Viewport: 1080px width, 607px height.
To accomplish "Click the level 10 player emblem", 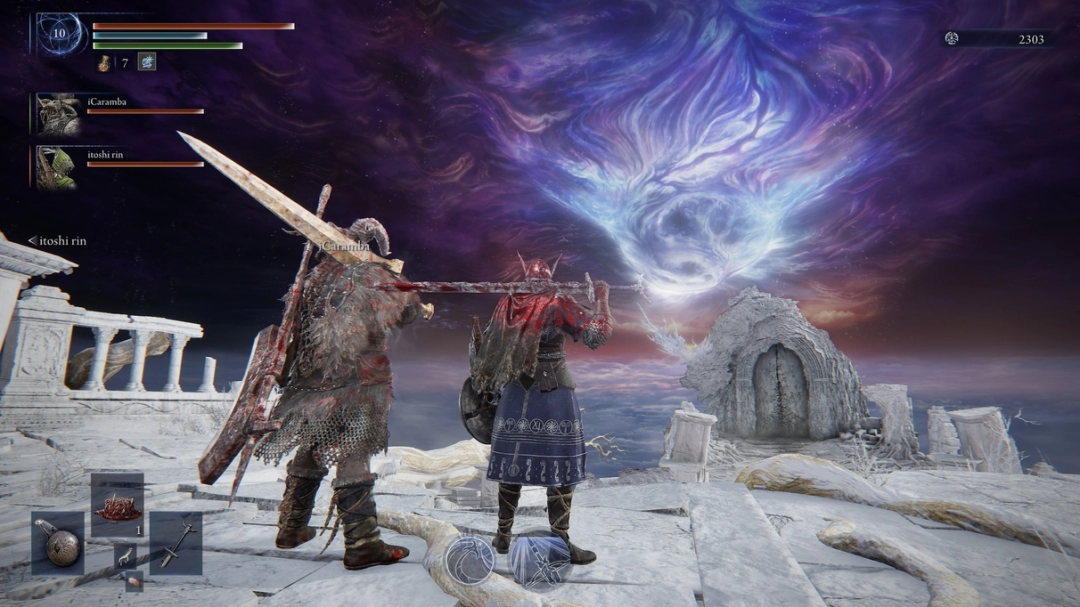I will pyautogui.click(x=61, y=34).
